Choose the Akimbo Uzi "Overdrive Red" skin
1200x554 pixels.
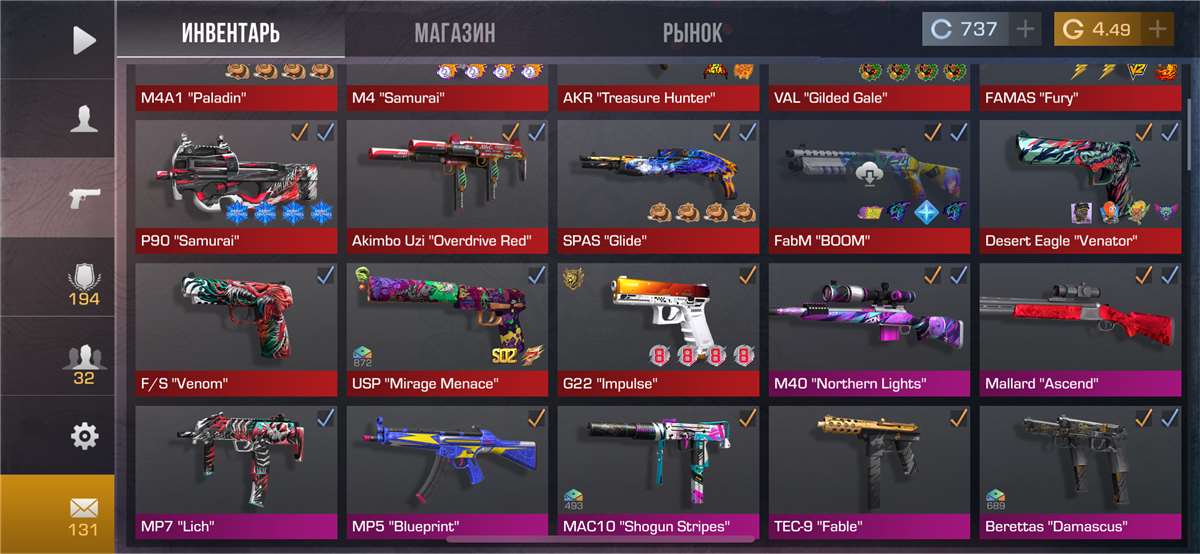(x=447, y=185)
